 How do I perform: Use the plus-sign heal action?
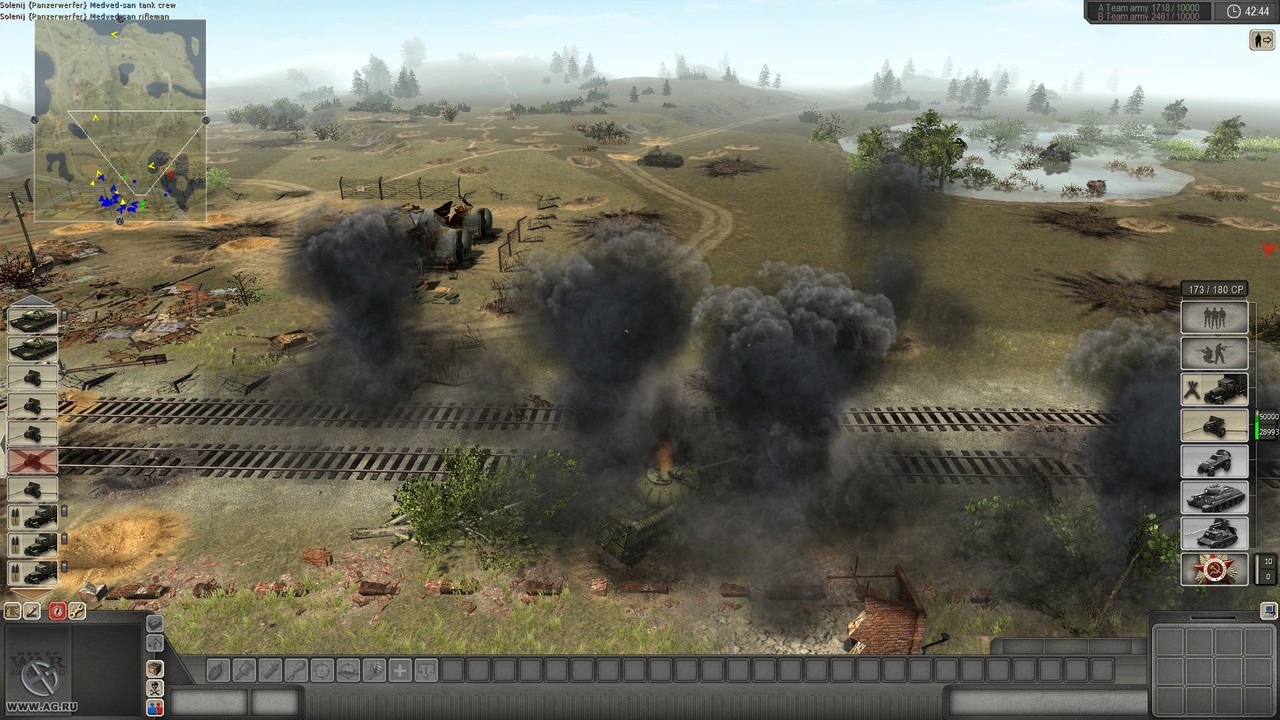[x=400, y=670]
